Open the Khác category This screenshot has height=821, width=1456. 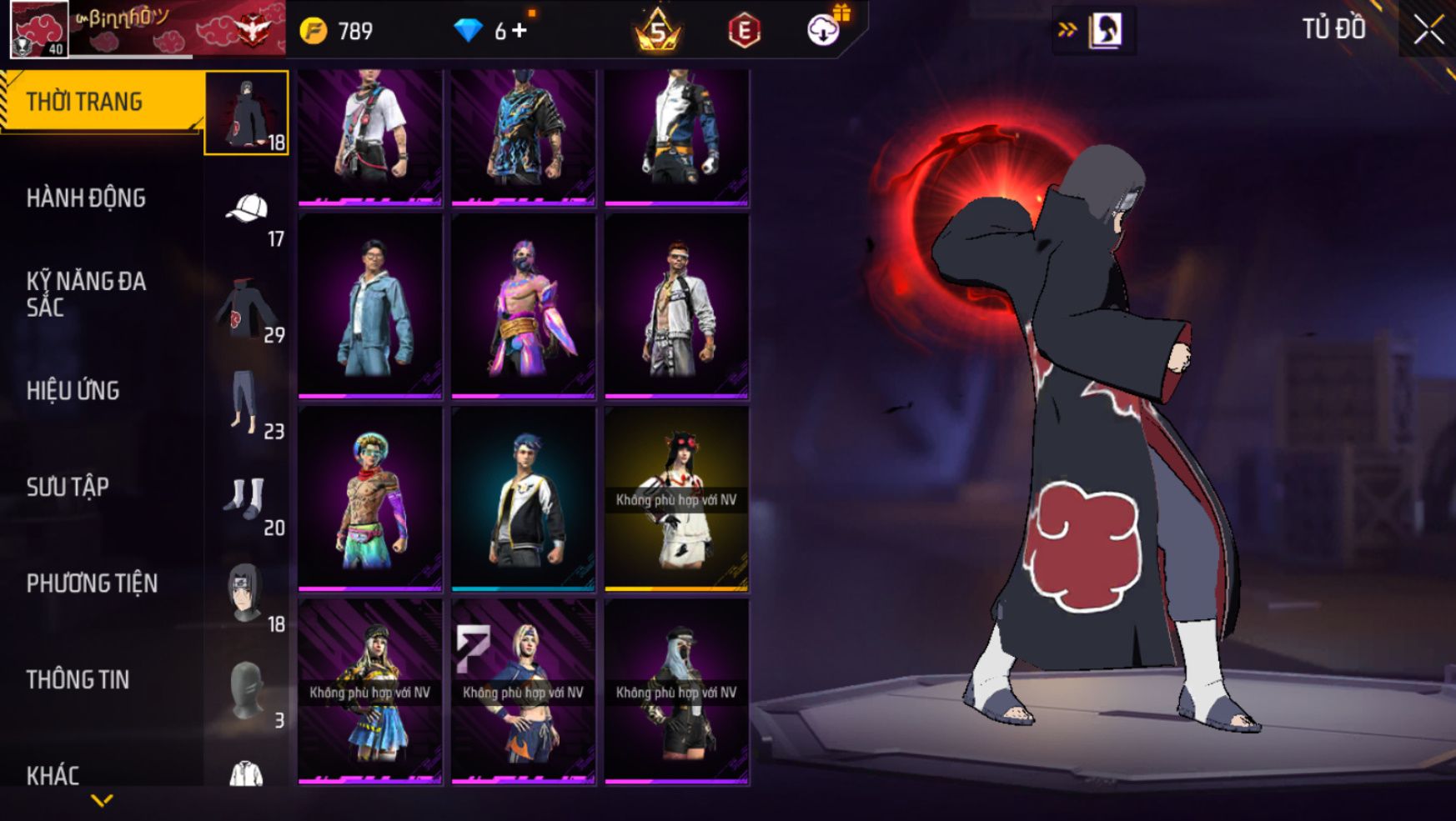[x=53, y=775]
